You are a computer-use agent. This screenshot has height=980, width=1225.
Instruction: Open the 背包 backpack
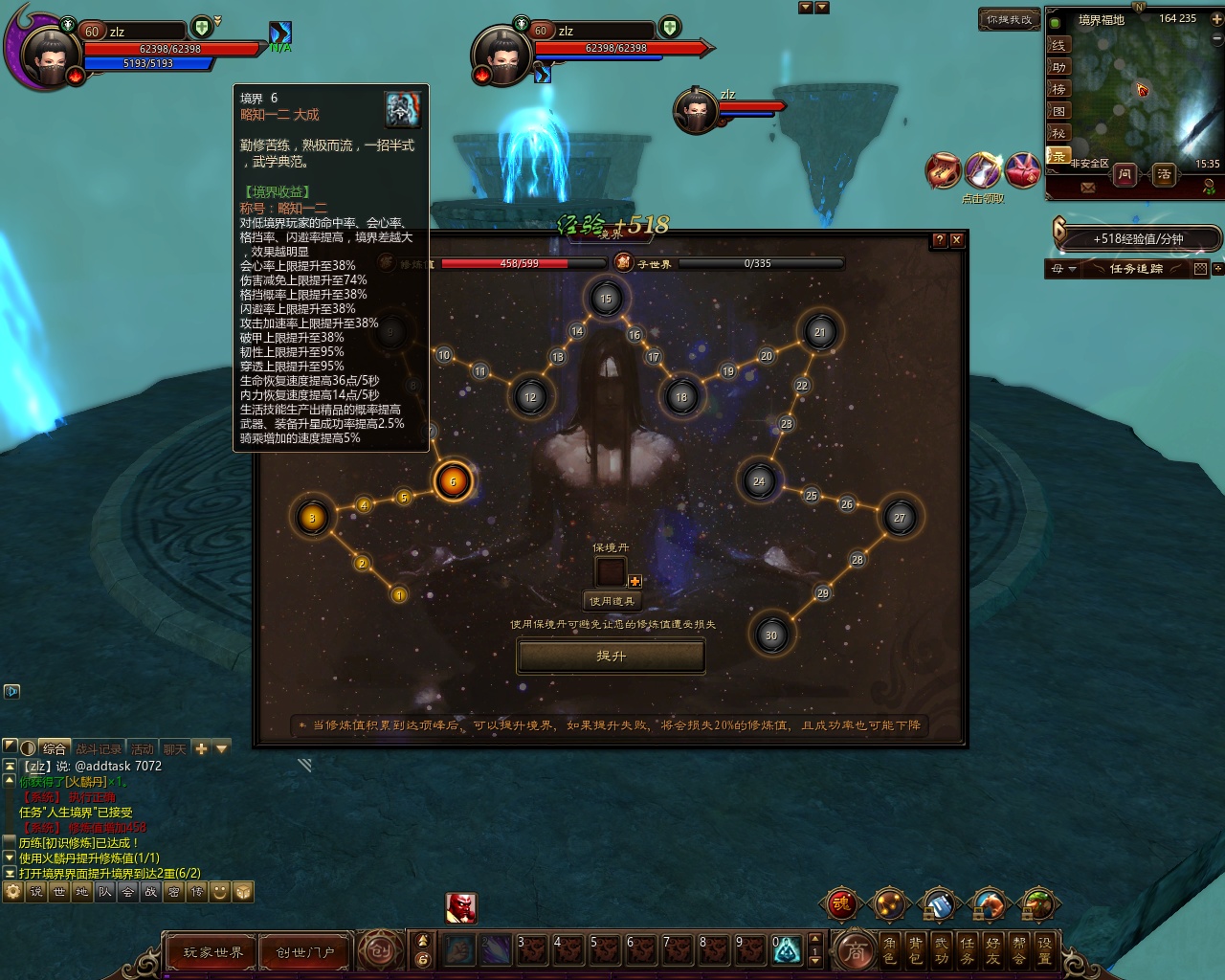[916, 950]
